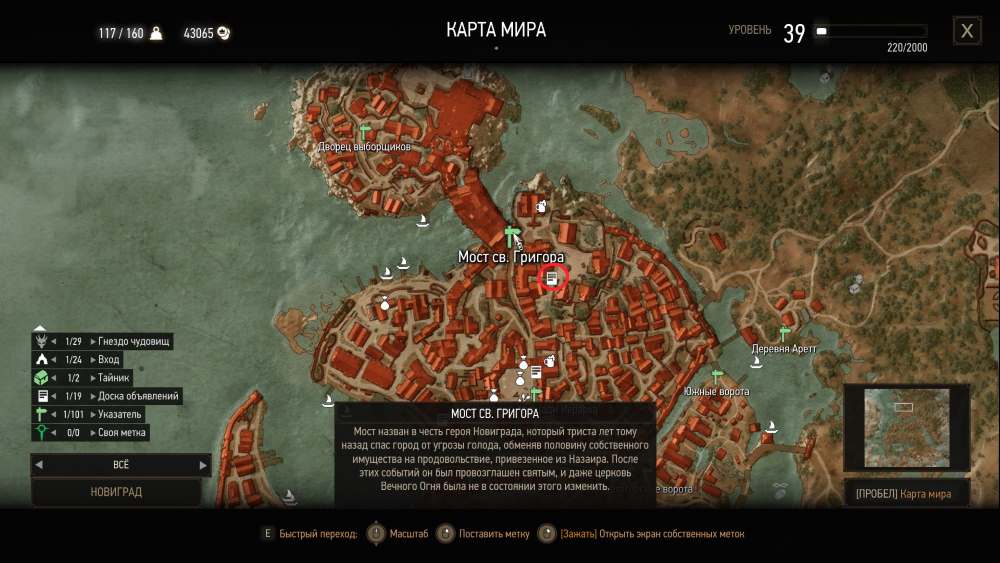Select the Доска объявлений legend entry
1000x563 pixels.
pyautogui.click(x=138, y=396)
